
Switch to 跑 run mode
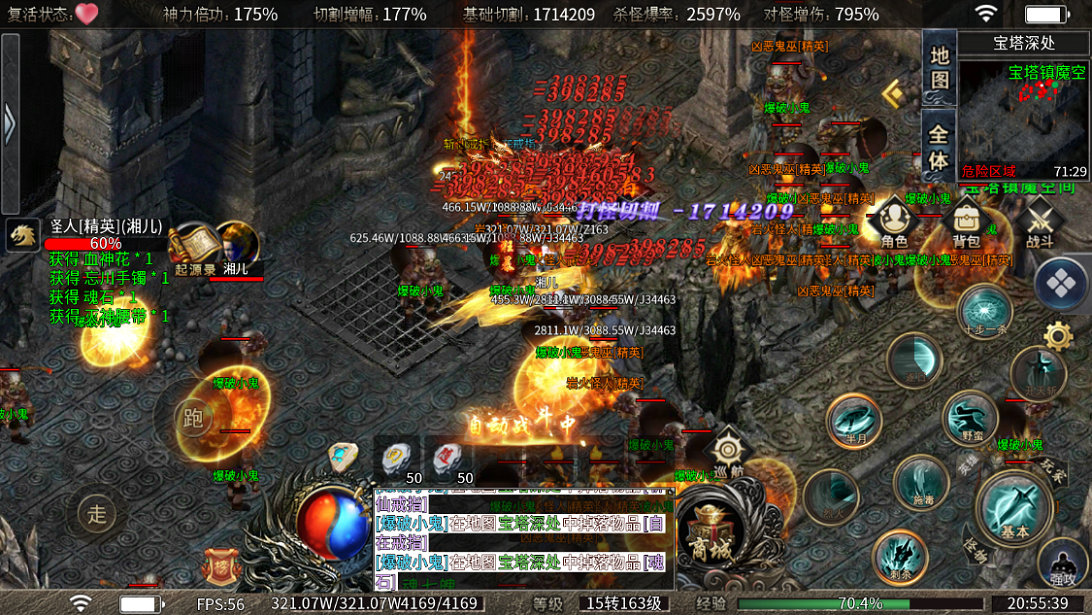coord(193,419)
